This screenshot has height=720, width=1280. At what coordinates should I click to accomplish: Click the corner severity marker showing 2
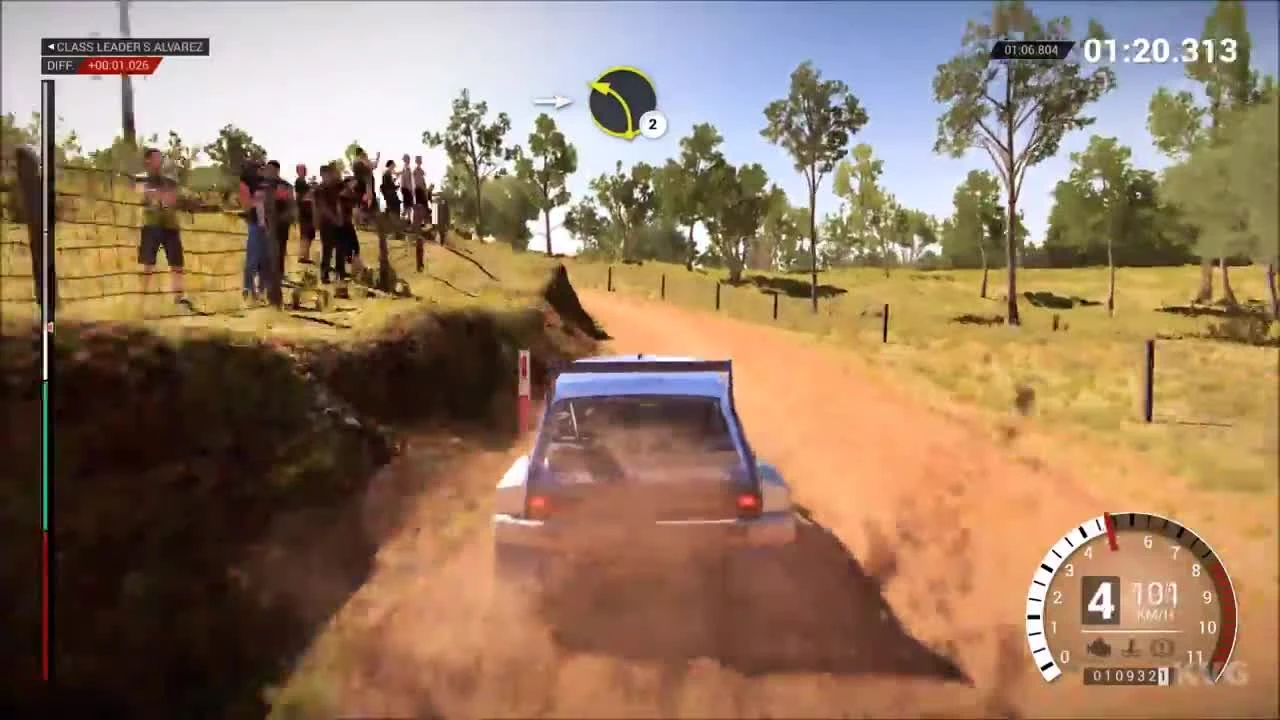pos(652,125)
